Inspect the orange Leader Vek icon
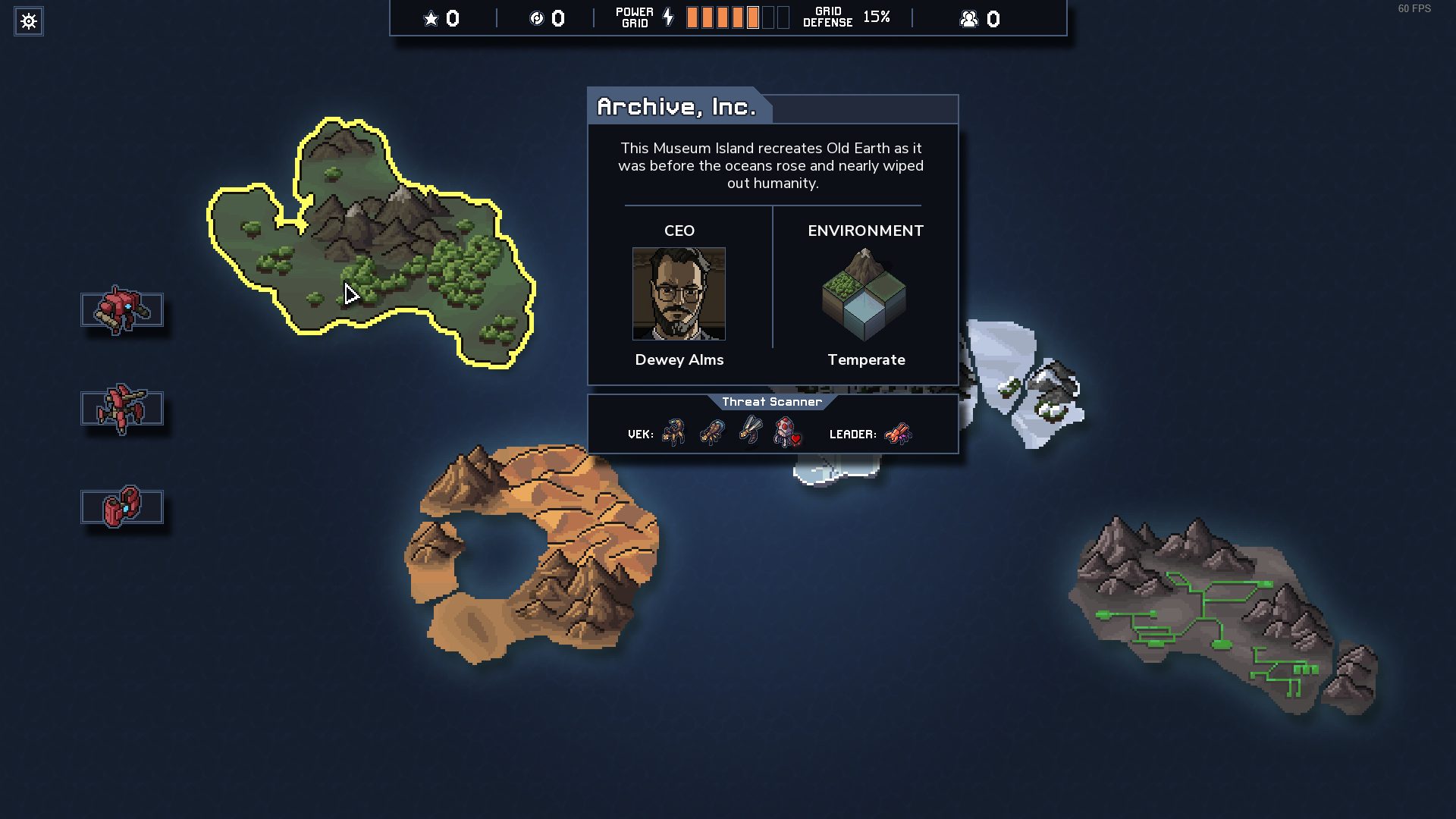Screen dimensions: 1456x819 coord(898,434)
